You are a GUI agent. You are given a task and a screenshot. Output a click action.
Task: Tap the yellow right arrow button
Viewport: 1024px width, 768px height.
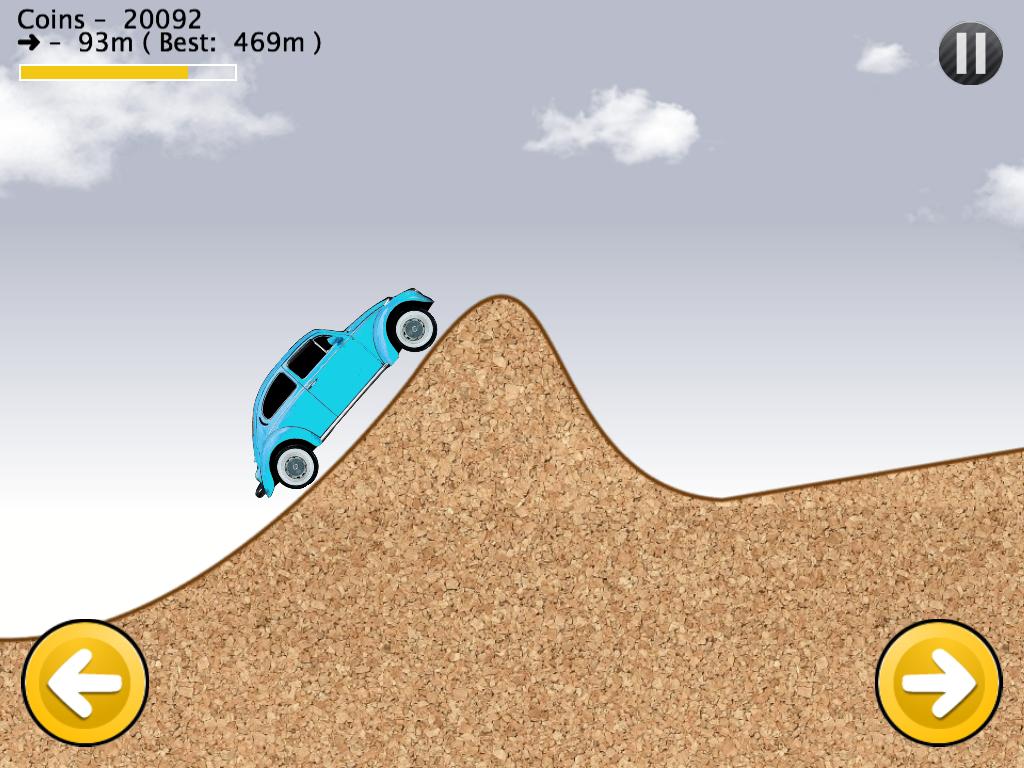pos(938,683)
